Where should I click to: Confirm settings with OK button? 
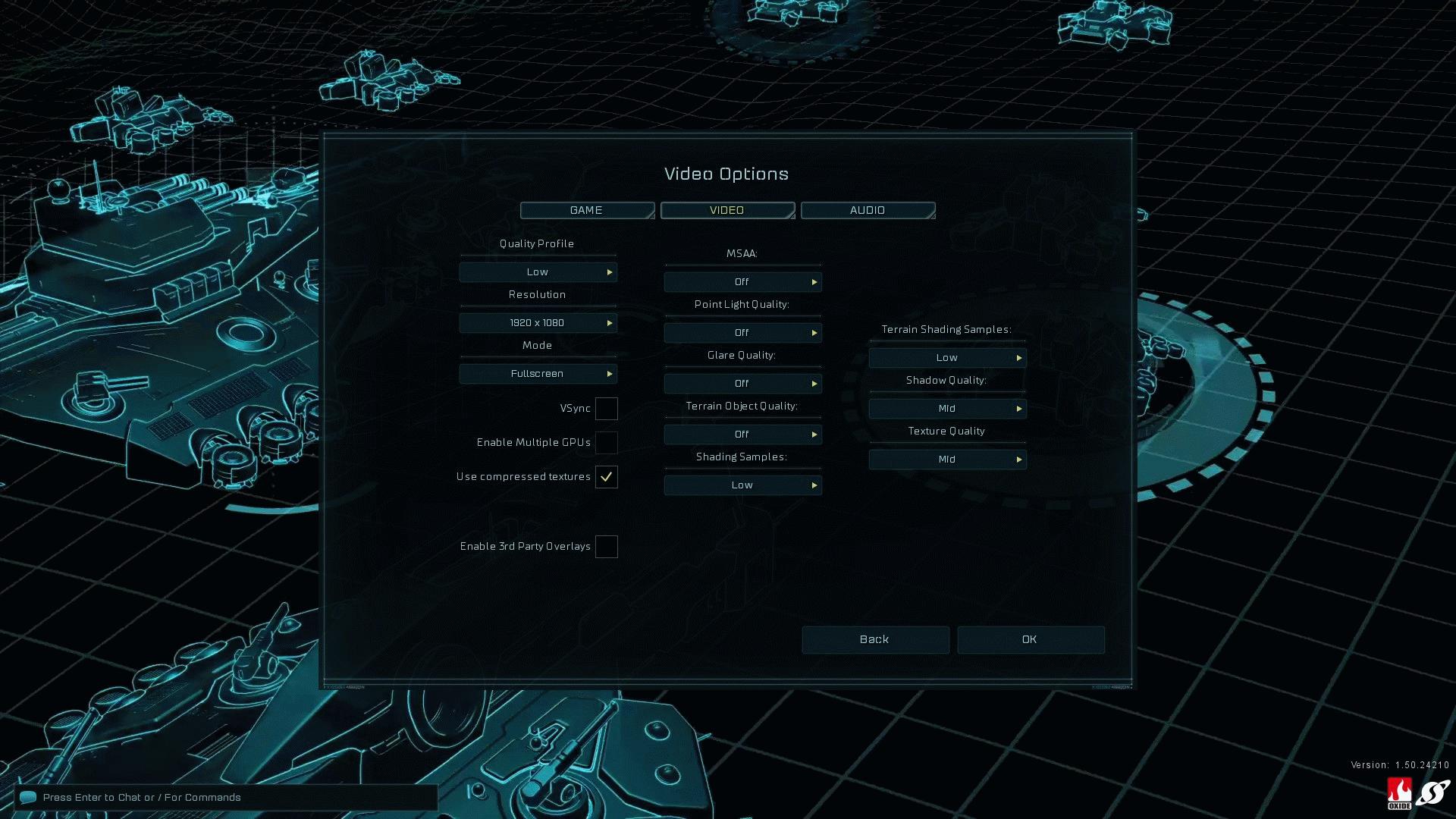click(x=1030, y=640)
